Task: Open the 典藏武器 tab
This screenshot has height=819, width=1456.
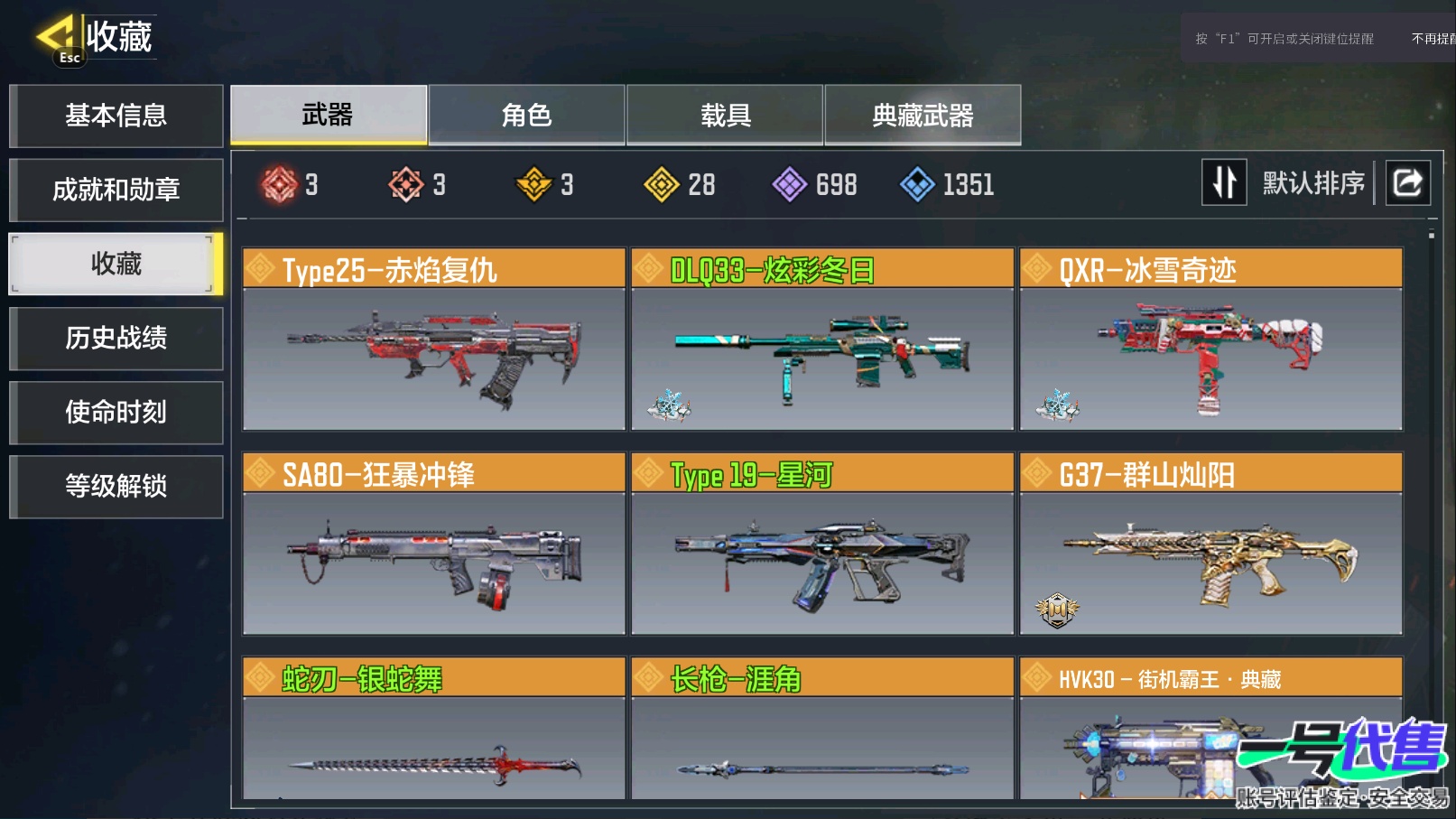Action: click(923, 115)
